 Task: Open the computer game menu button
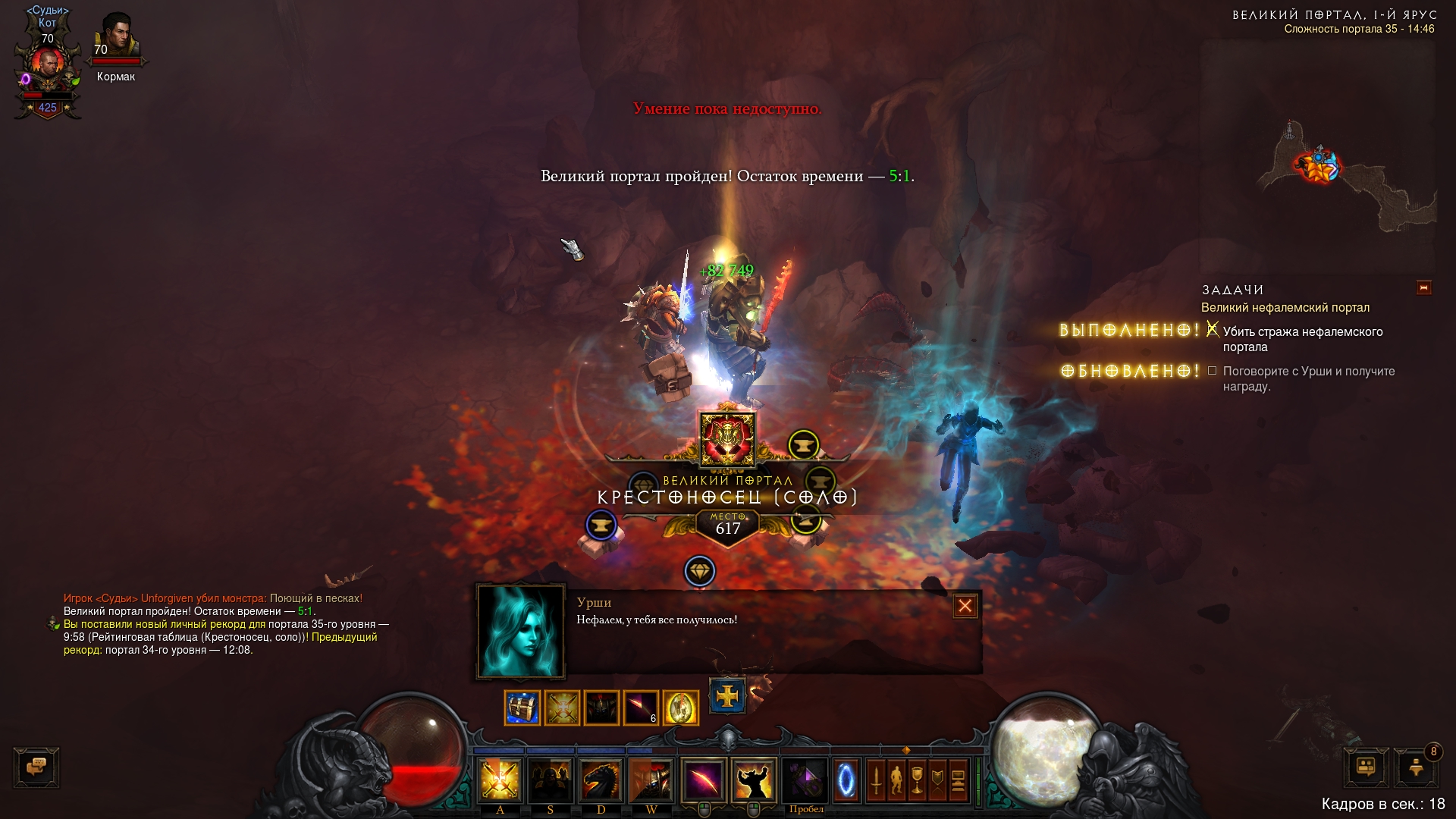pyautogui.click(x=958, y=780)
